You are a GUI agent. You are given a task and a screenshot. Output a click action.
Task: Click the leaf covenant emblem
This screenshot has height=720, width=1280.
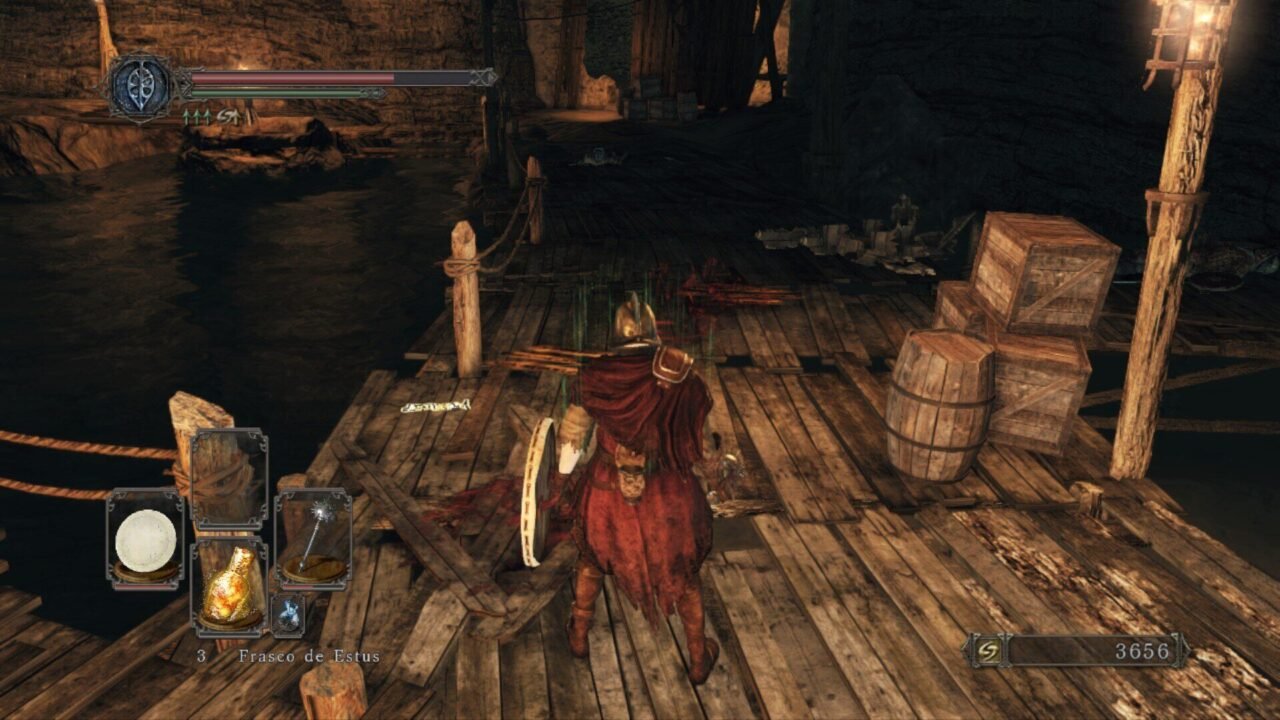[x=141, y=87]
